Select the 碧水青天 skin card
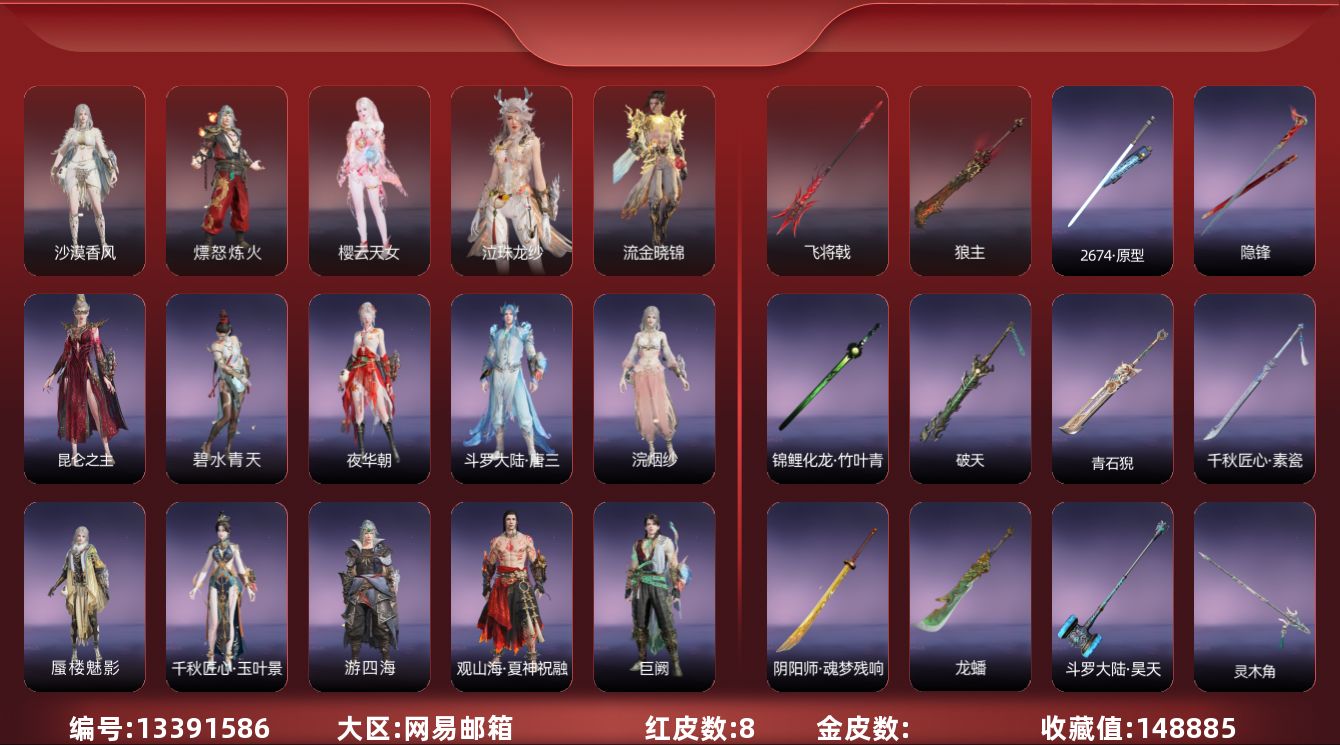 [x=227, y=388]
